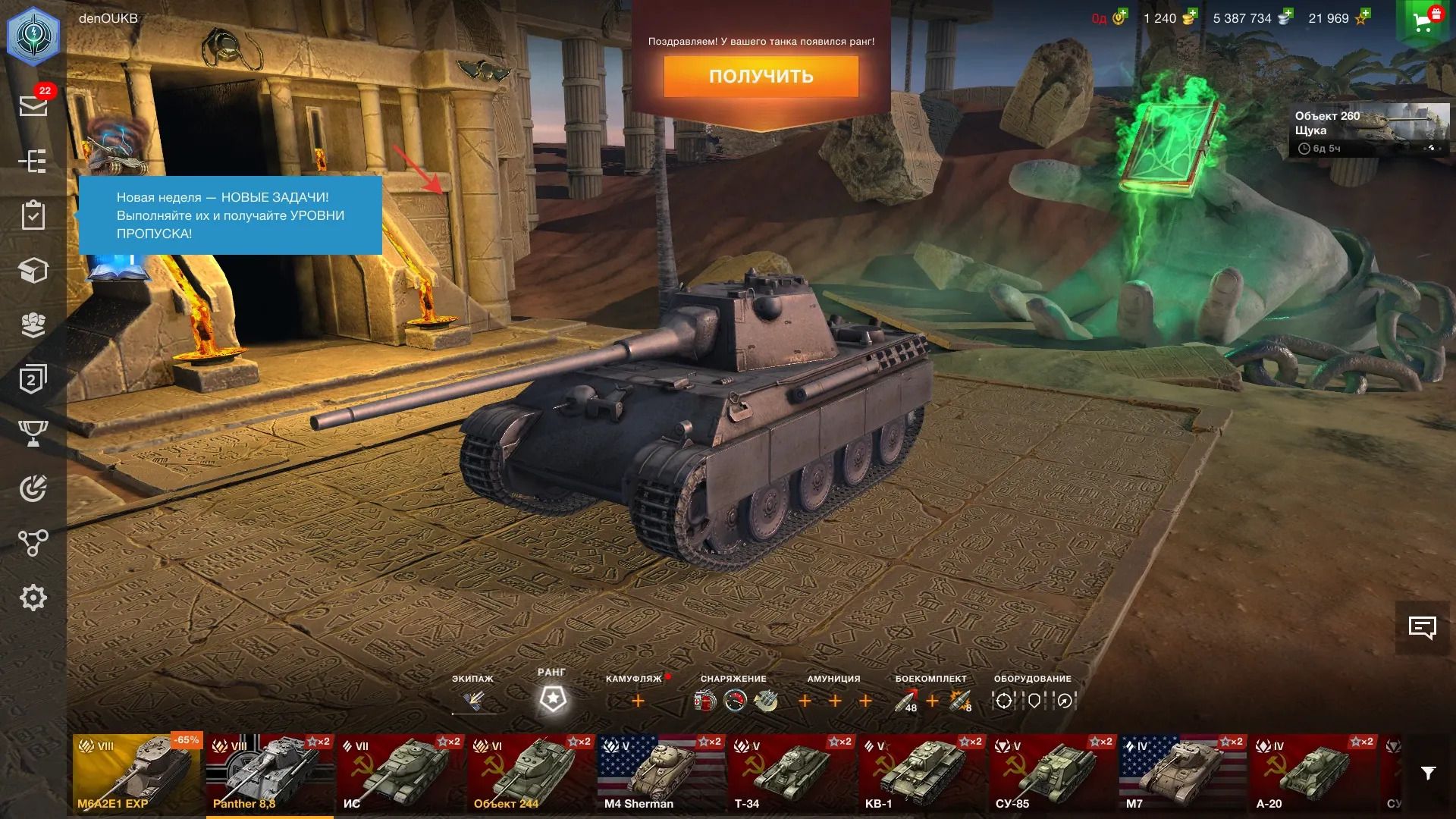Image resolution: width=1456 pixels, height=819 pixels.
Task: Select the M6A2E1 EXP tank
Action: tap(136, 773)
